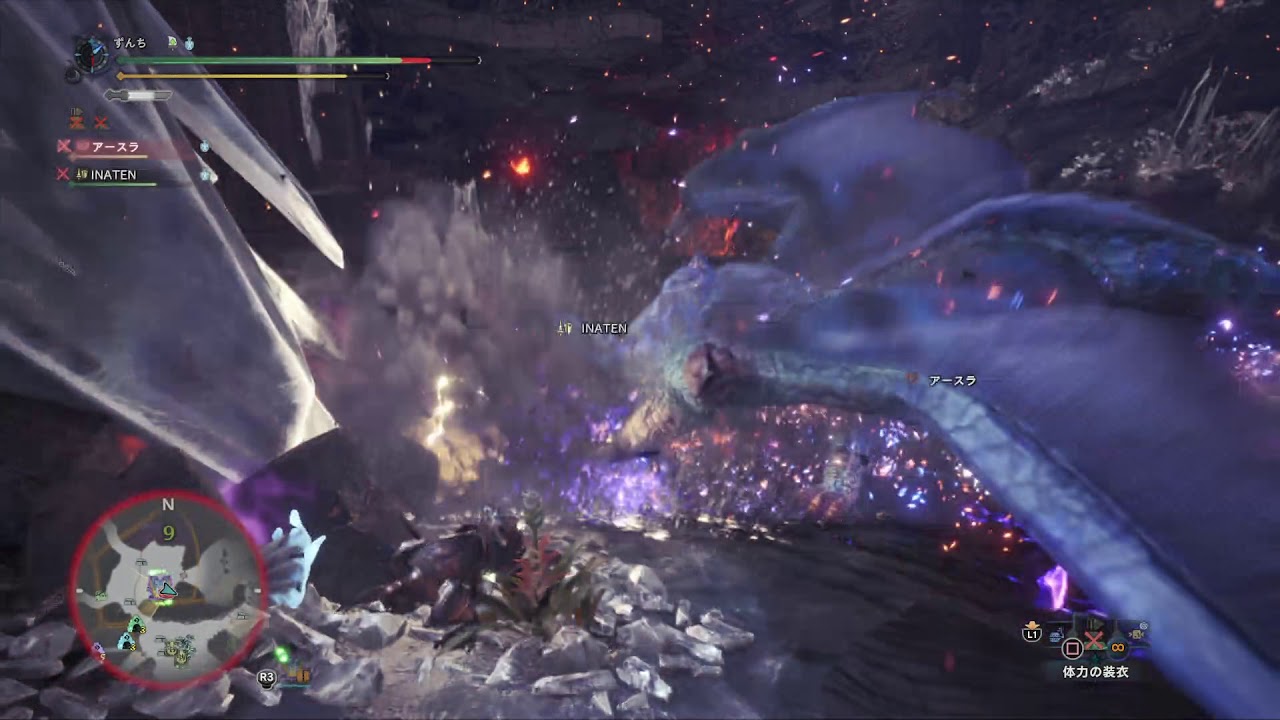Click the quest timer clock icon
Image resolution: width=1280 pixels, height=720 pixels.
(91, 54)
